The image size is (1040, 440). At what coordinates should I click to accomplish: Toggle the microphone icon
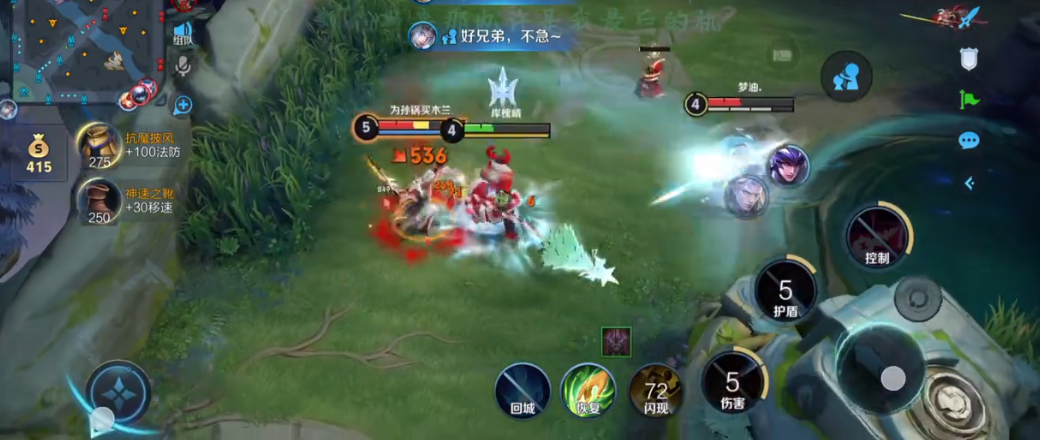(x=183, y=67)
